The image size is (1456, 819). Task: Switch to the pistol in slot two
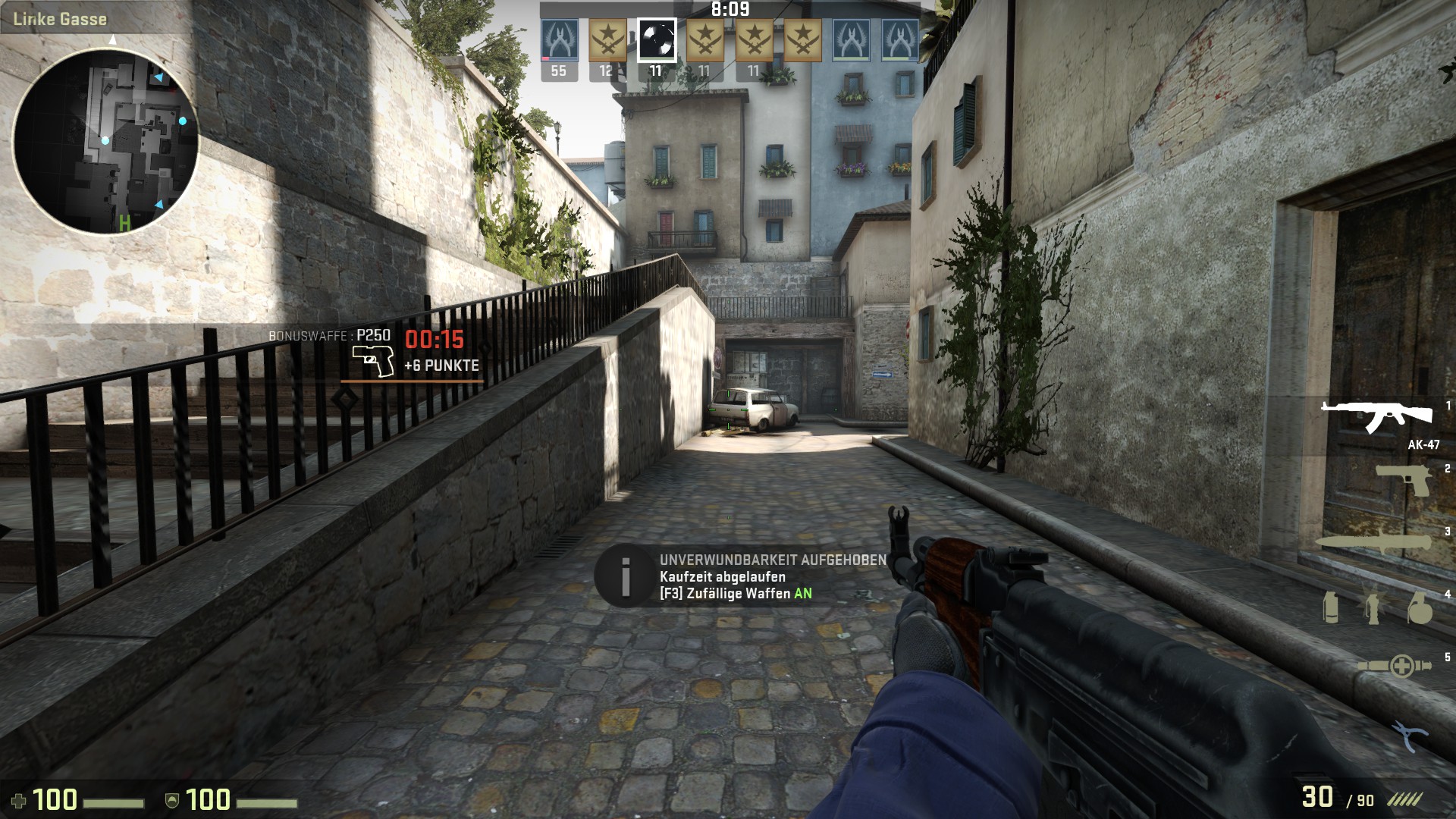point(1403,480)
